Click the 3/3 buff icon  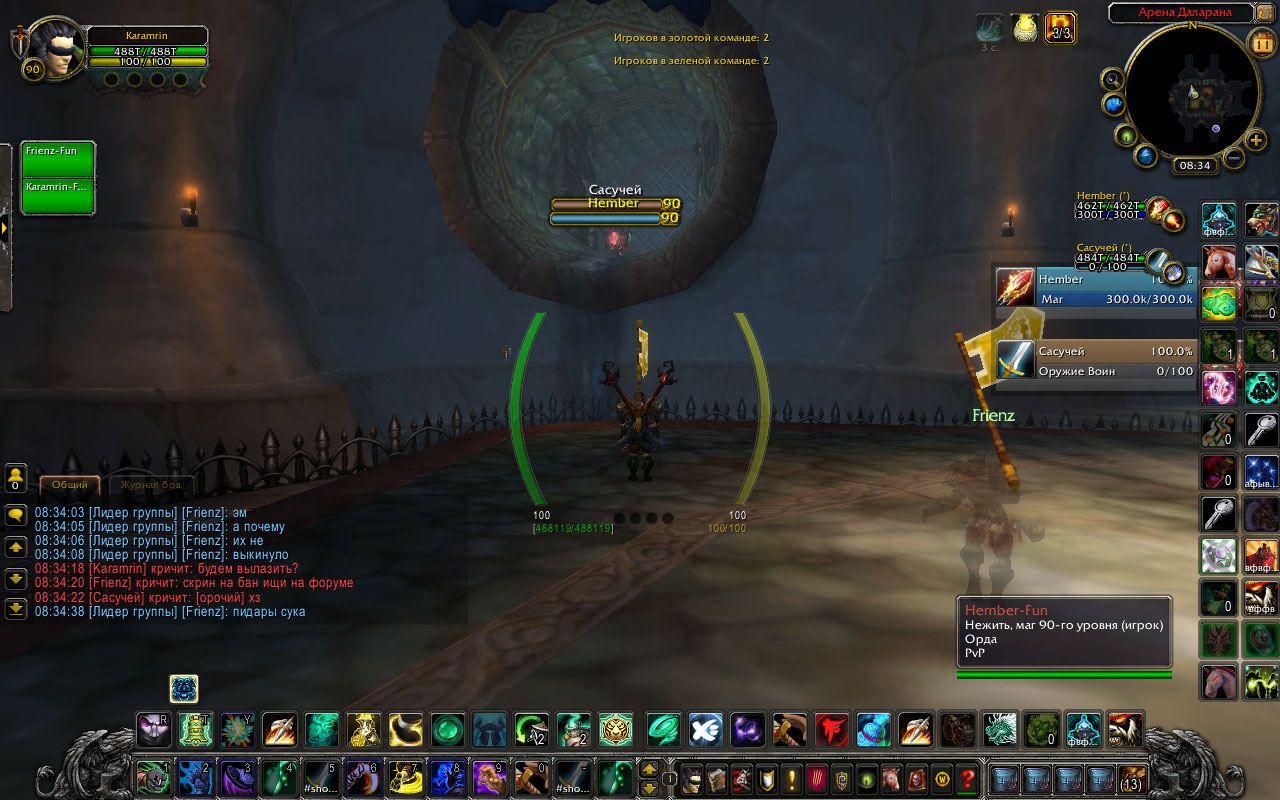(x=1061, y=27)
